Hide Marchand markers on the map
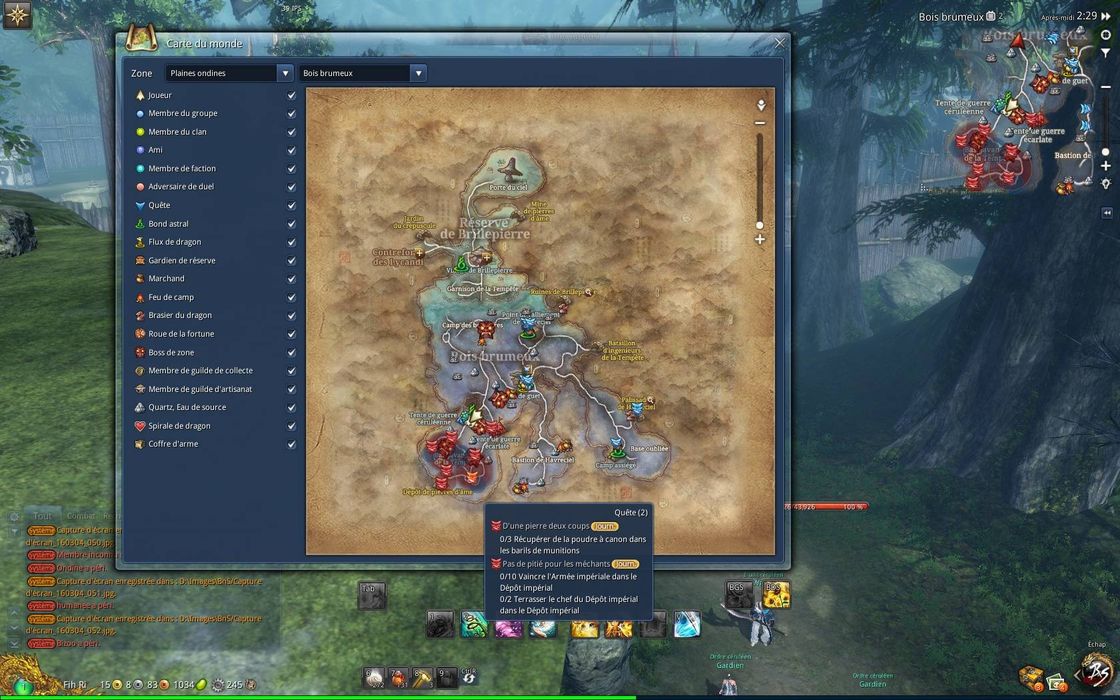 (292, 279)
